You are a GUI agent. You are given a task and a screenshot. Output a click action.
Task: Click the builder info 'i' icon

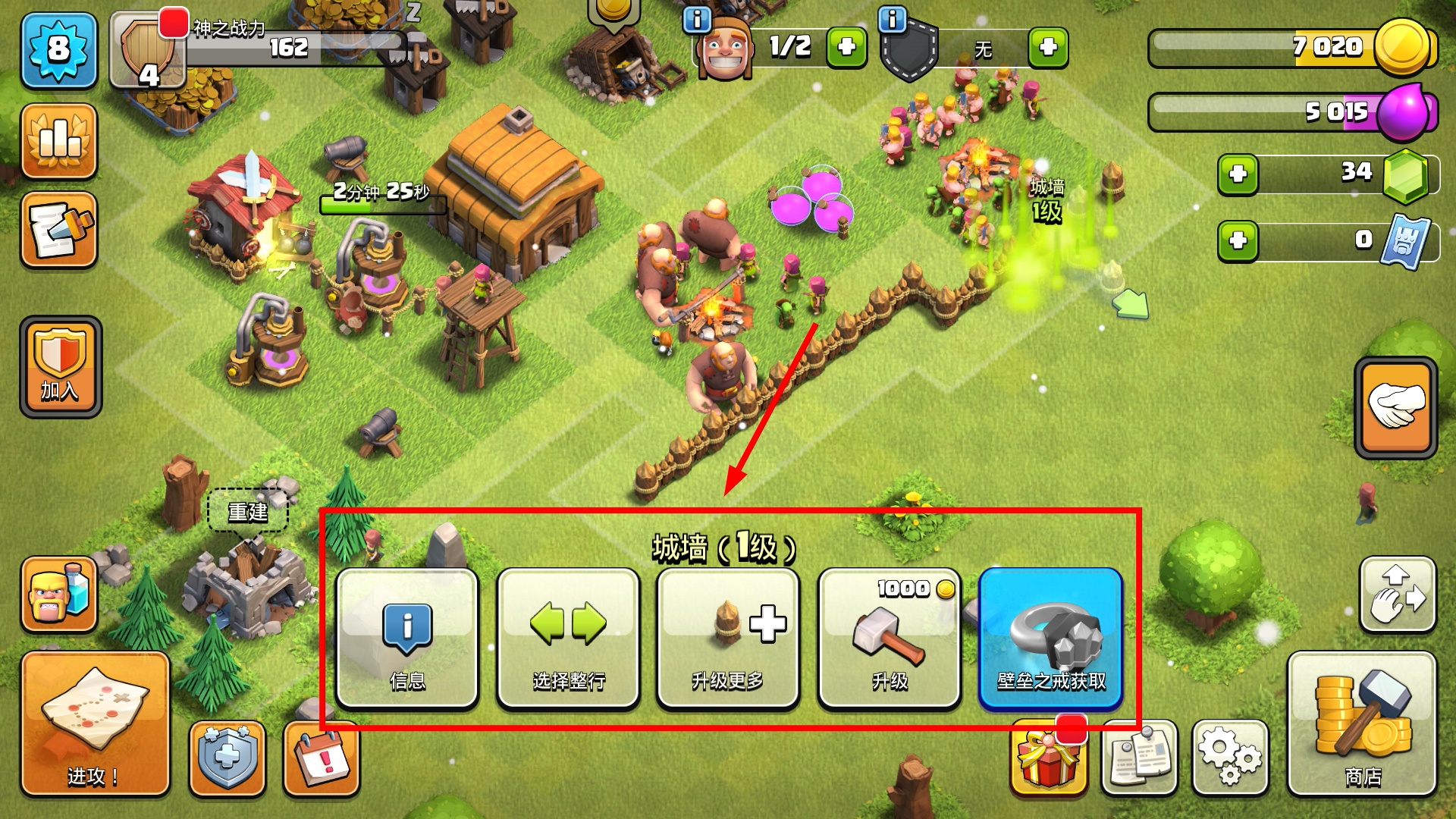coord(697,20)
